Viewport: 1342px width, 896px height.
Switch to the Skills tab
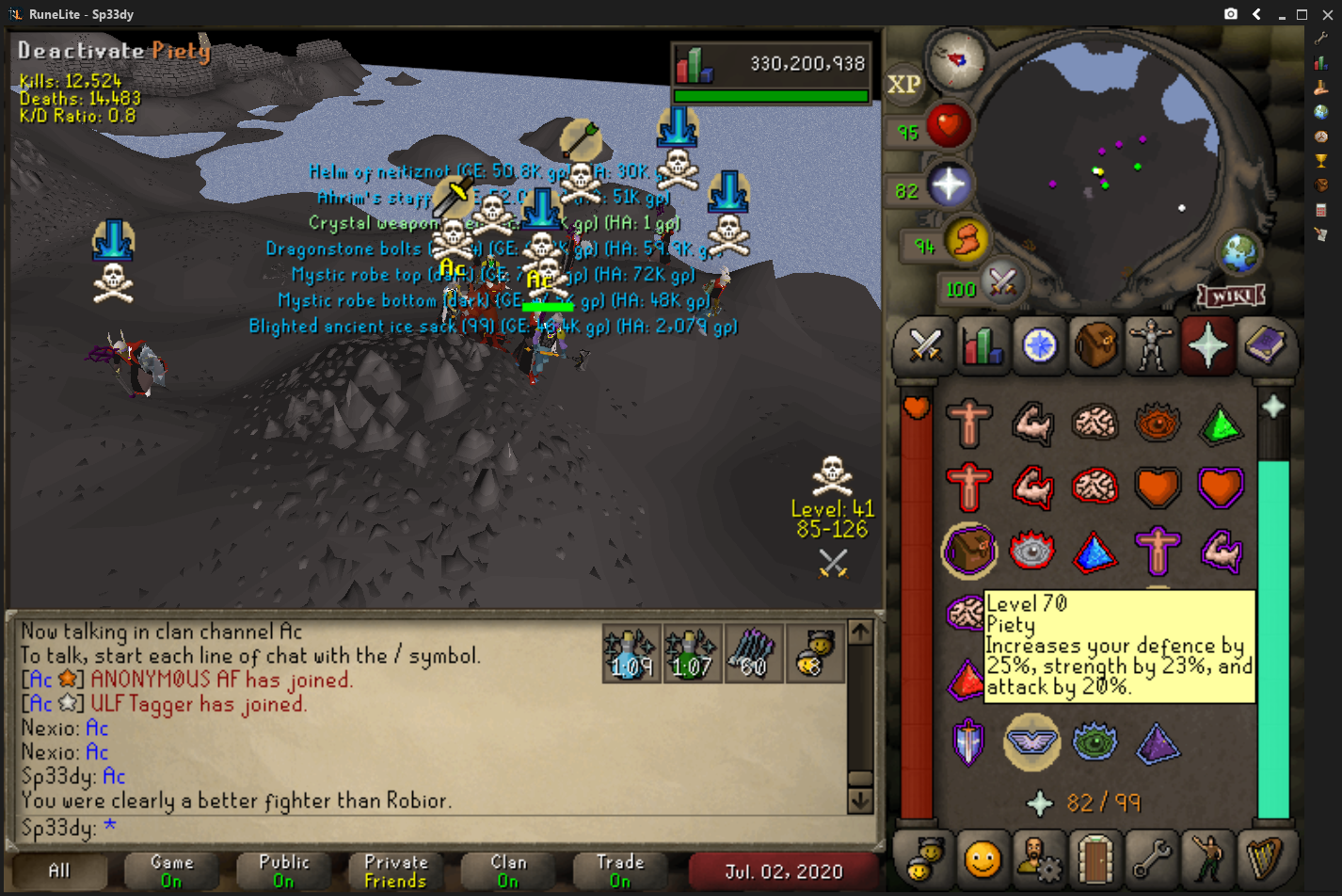point(982,346)
